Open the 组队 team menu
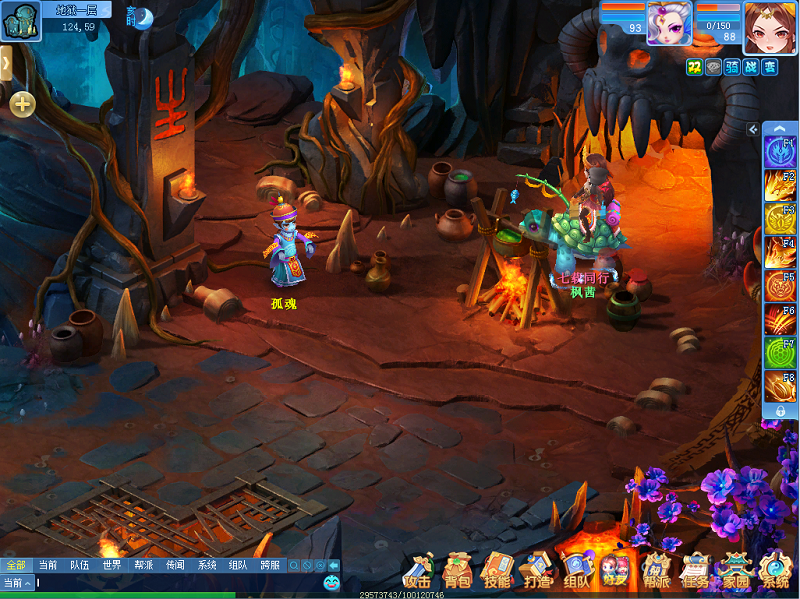The width and height of the screenshot is (800, 599). coord(577,572)
